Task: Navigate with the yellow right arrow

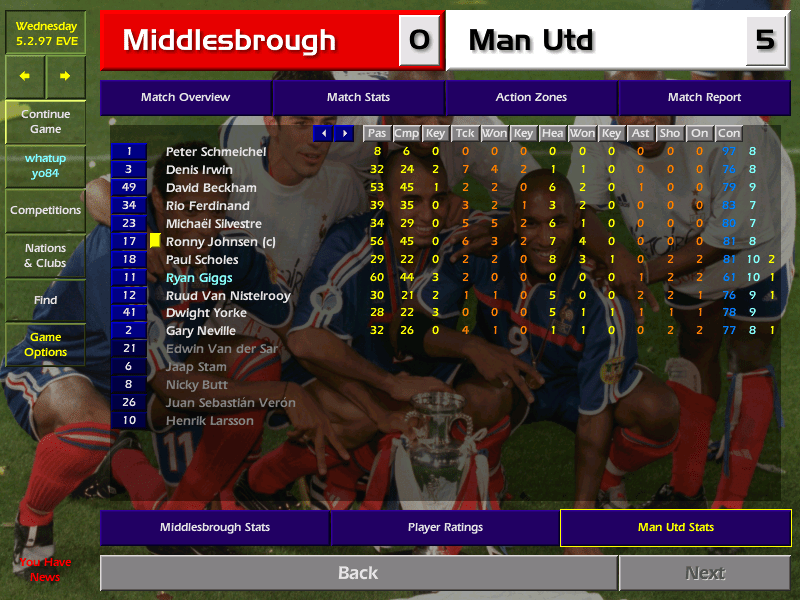Action: point(65,76)
